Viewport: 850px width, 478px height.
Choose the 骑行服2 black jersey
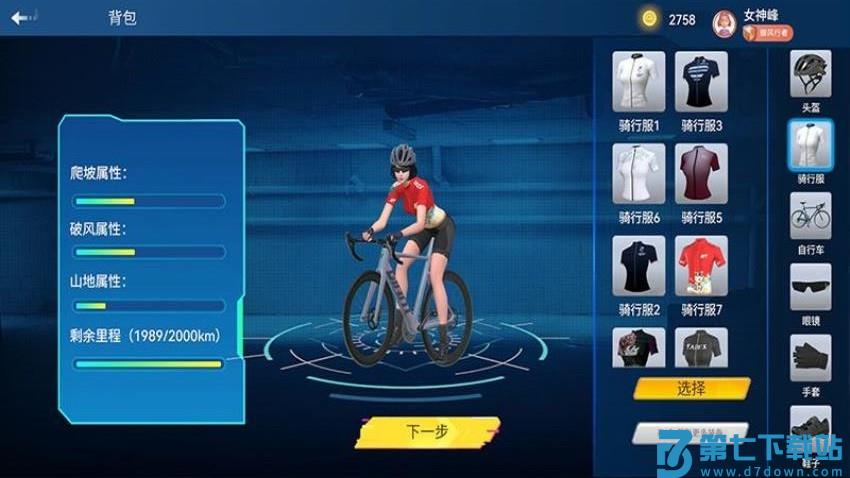coord(639,266)
